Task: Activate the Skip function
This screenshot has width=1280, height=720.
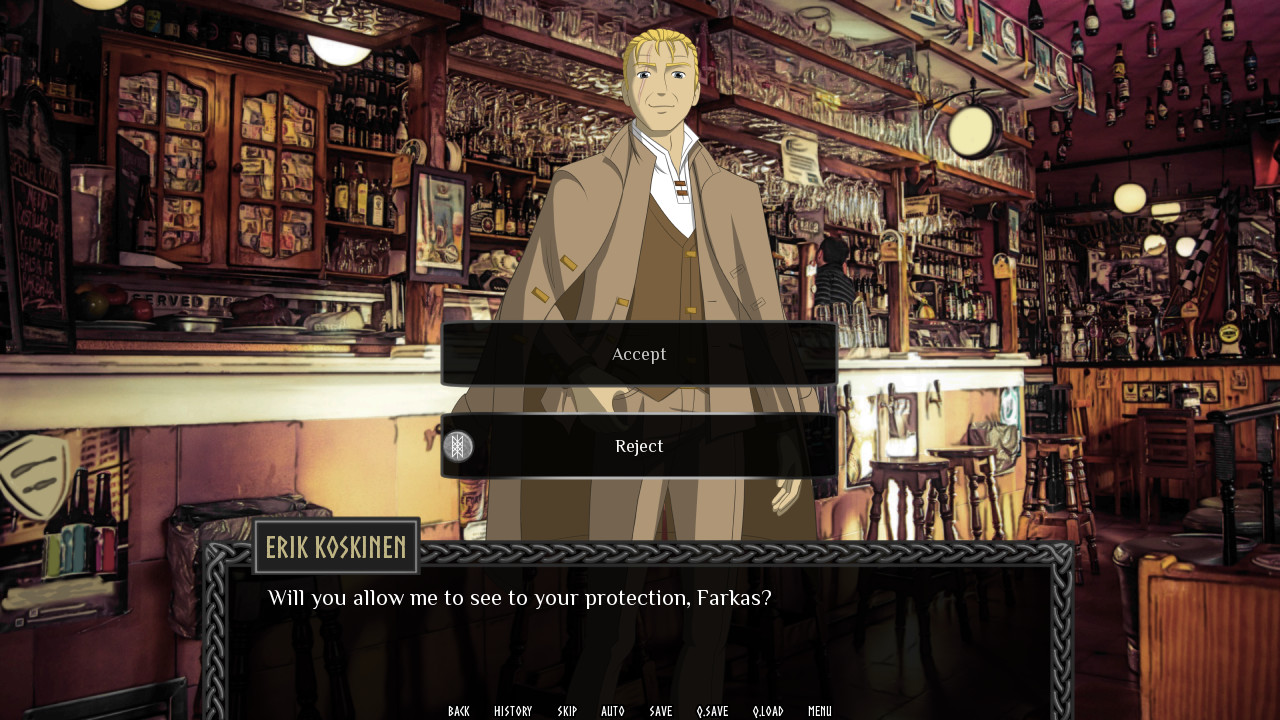Action: (567, 711)
